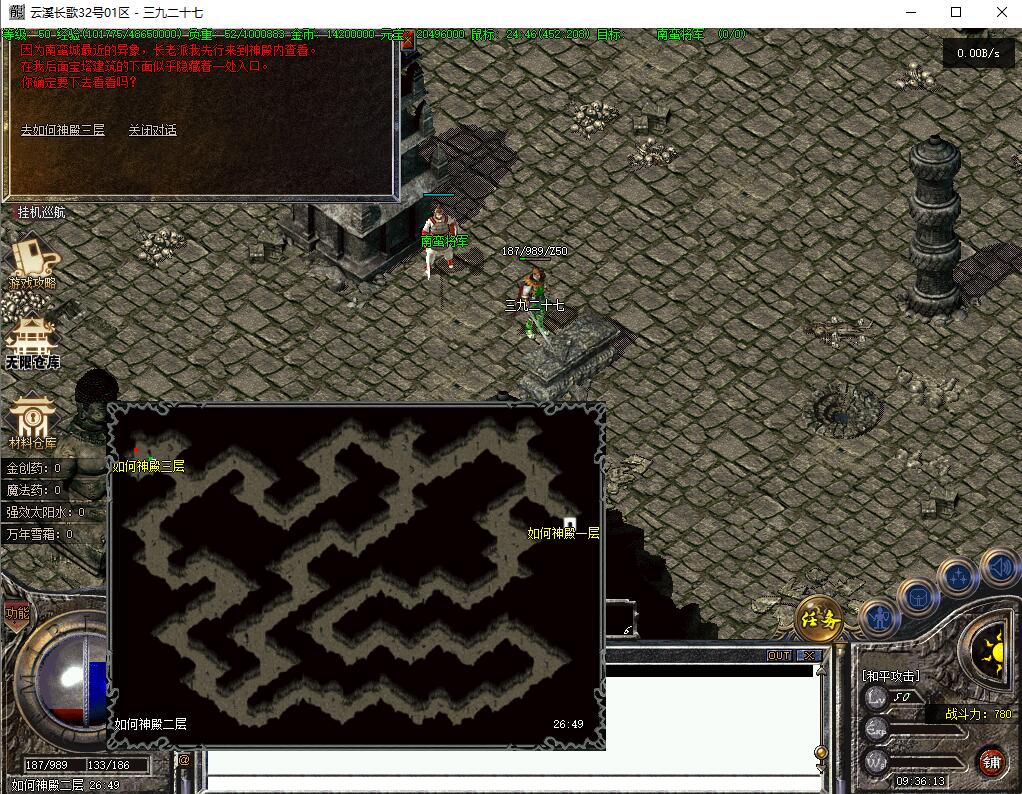This screenshot has height=794, width=1022.
Task: Open the 游戏攻略 game guide
Action: coord(32,260)
